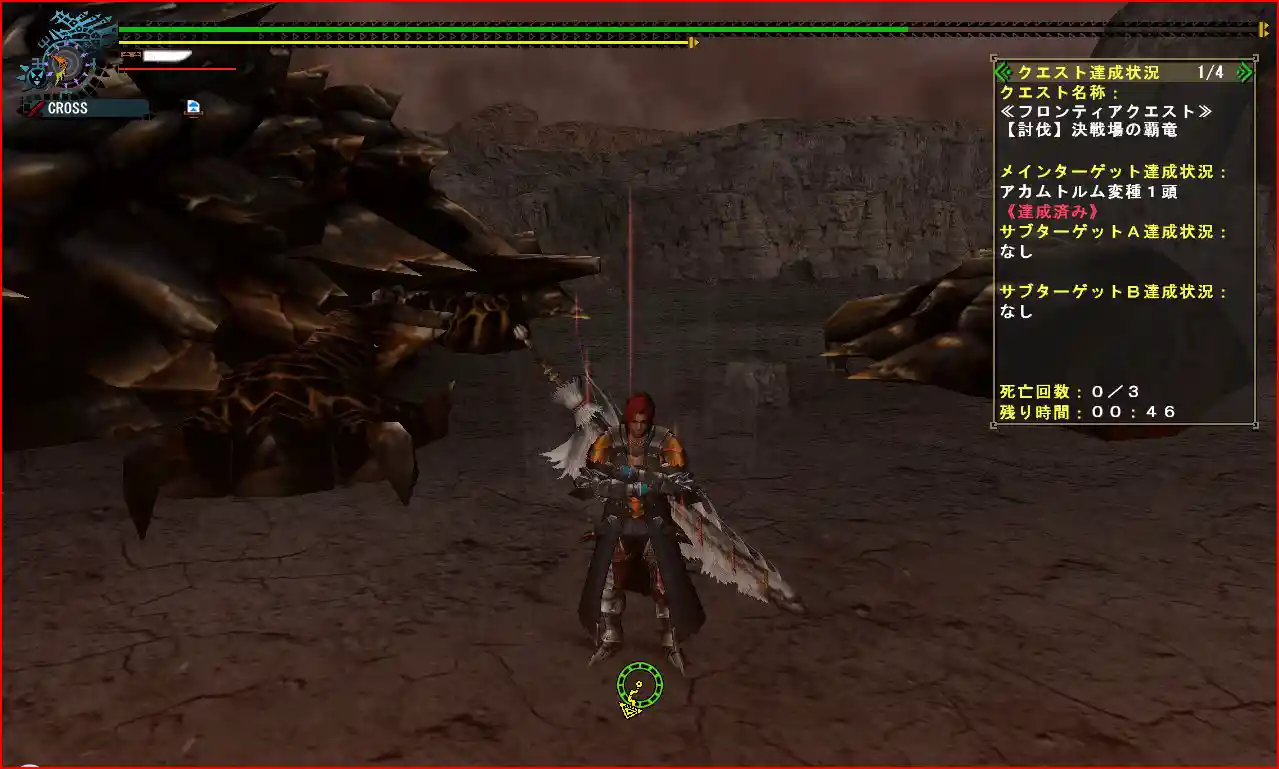Go to the previous quest status page
Image resolution: width=1279 pixels, height=769 pixels.
click(x=1003, y=72)
